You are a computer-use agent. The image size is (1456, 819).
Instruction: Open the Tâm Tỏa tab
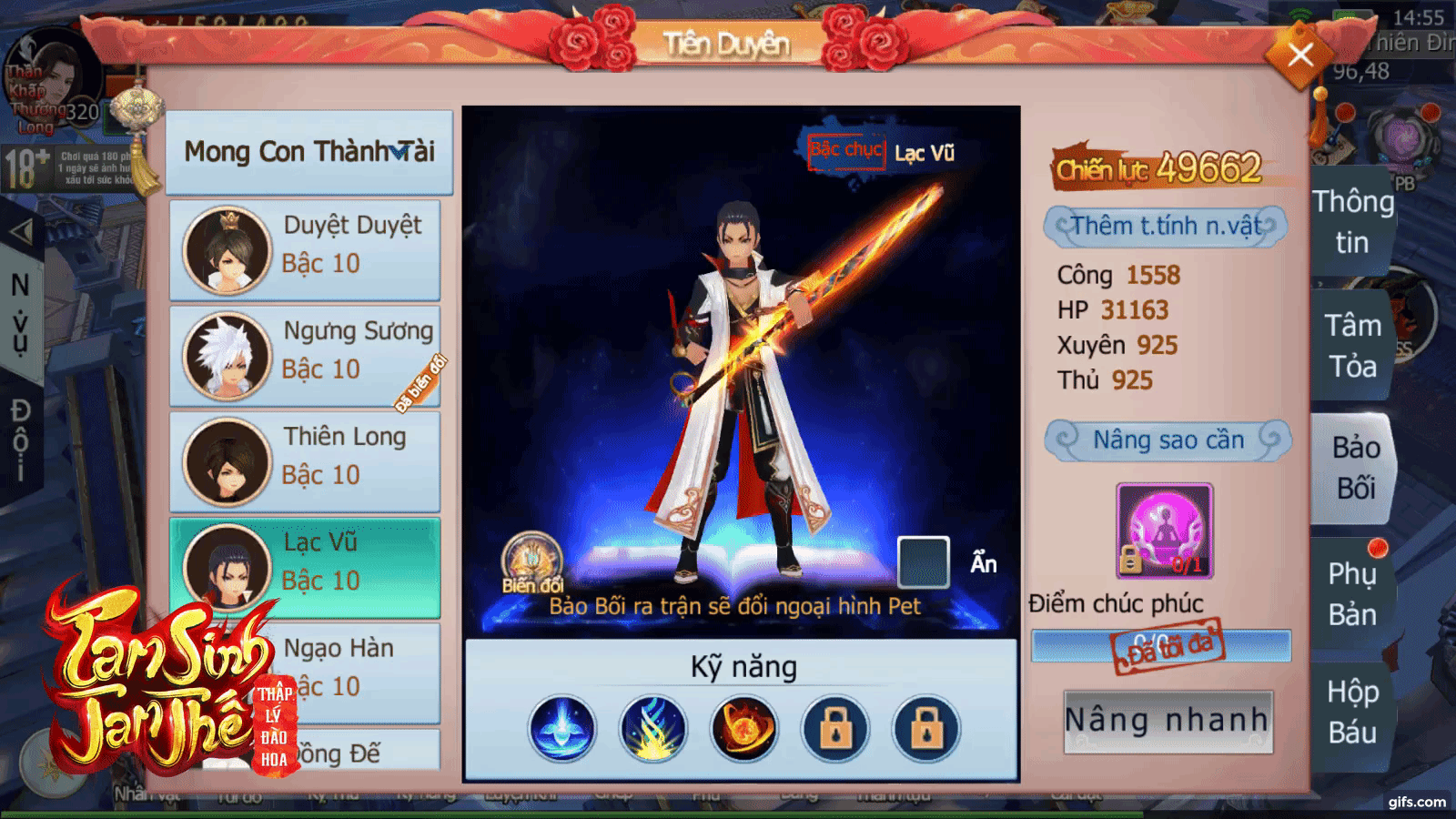pos(1352,346)
